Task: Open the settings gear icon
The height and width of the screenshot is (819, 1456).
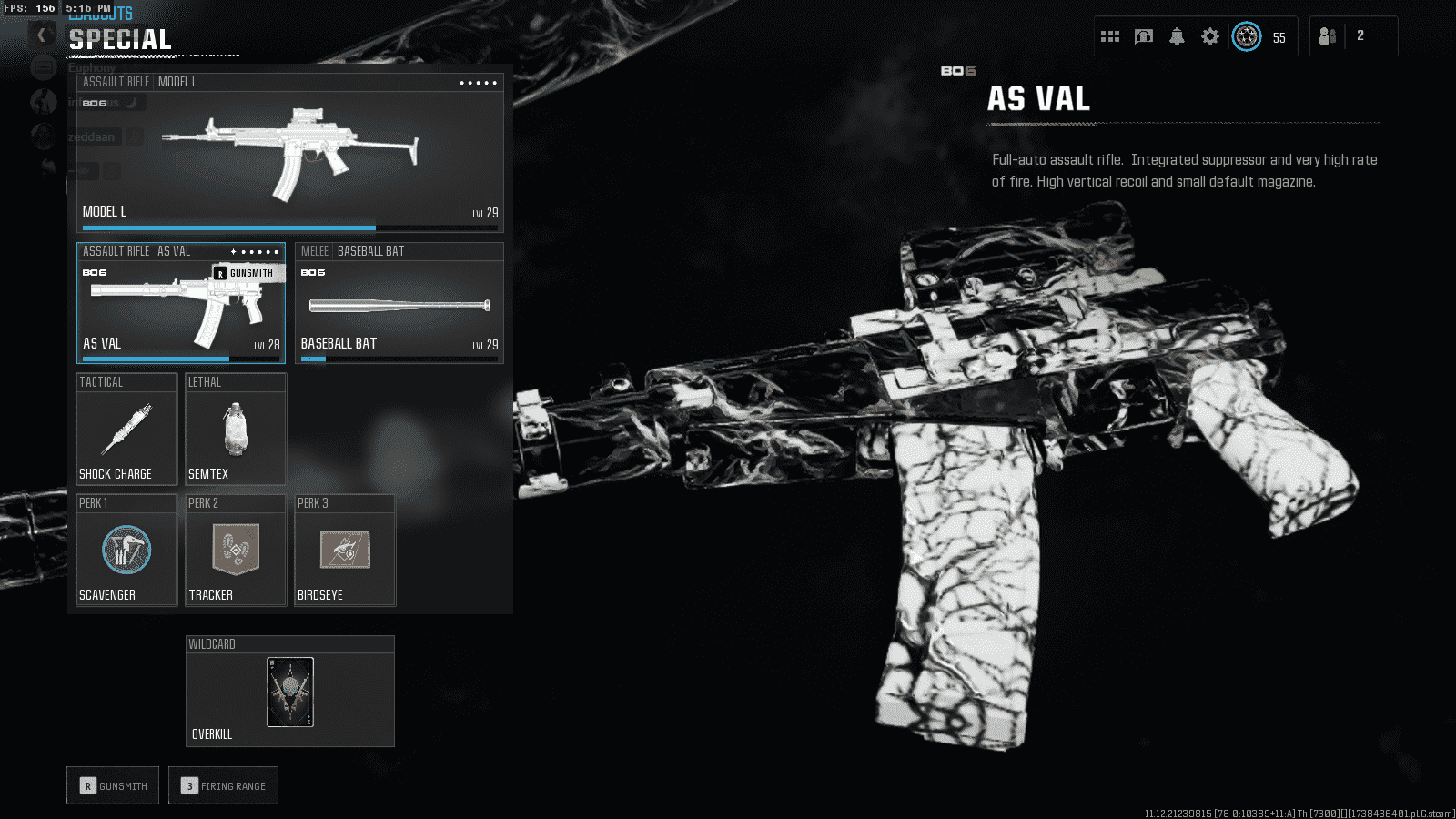Action: click(x=1209, y=36)
